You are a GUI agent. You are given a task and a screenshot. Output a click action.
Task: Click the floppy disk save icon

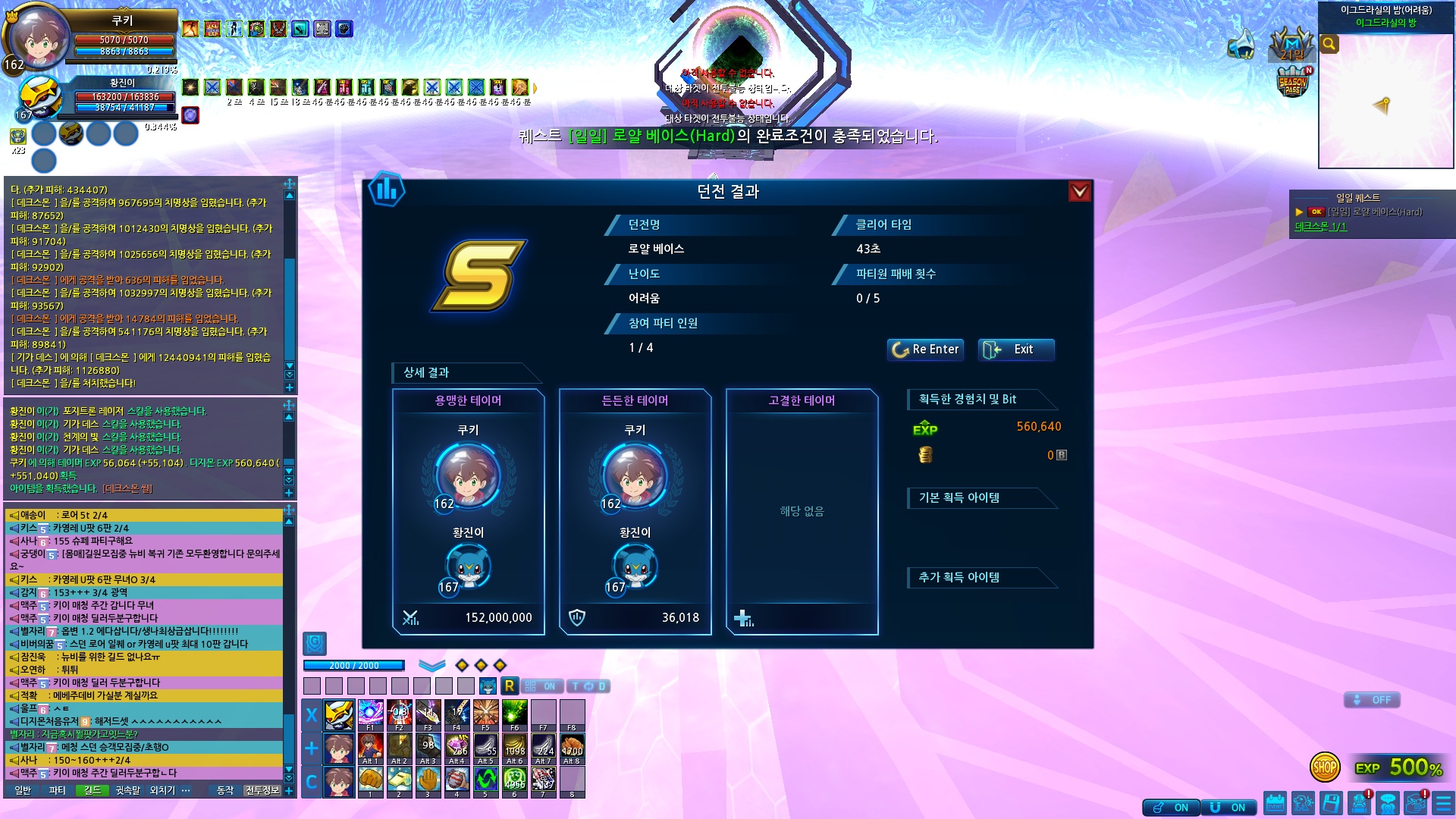point(1331,803)
